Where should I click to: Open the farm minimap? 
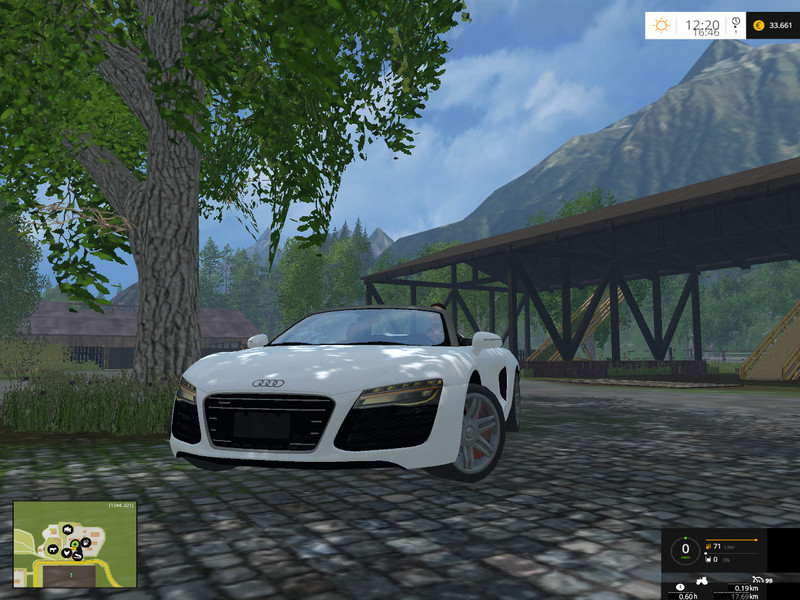click(x=75, y=544)
